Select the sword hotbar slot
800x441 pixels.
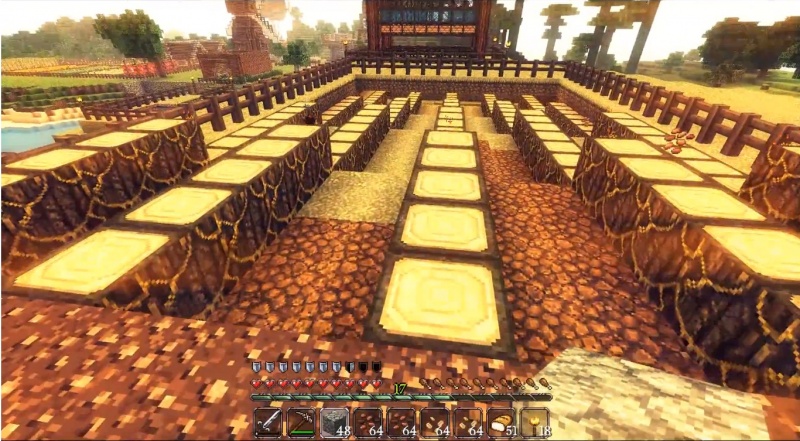(267, 423)
